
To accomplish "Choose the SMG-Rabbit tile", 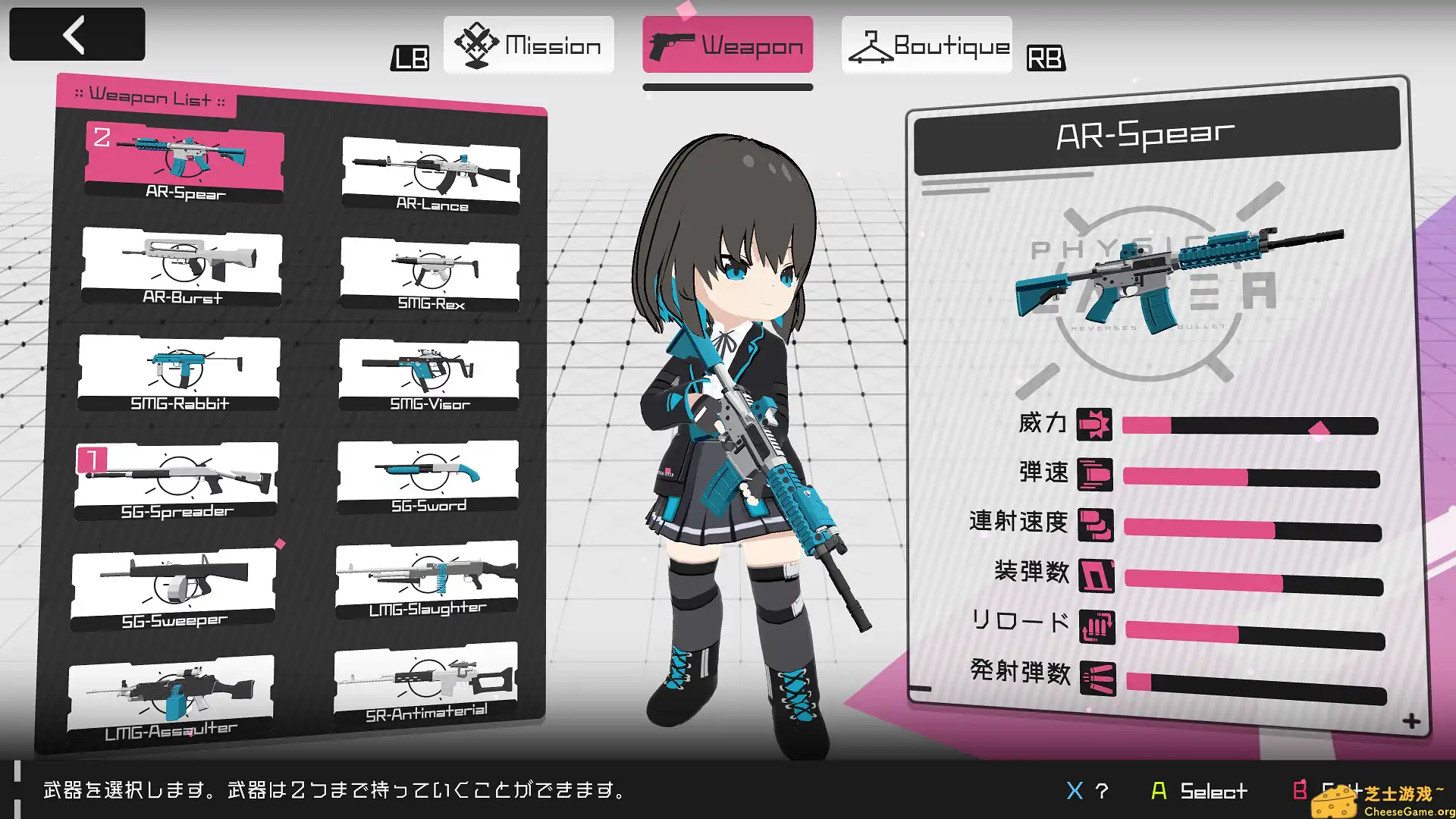I will 179,373.
